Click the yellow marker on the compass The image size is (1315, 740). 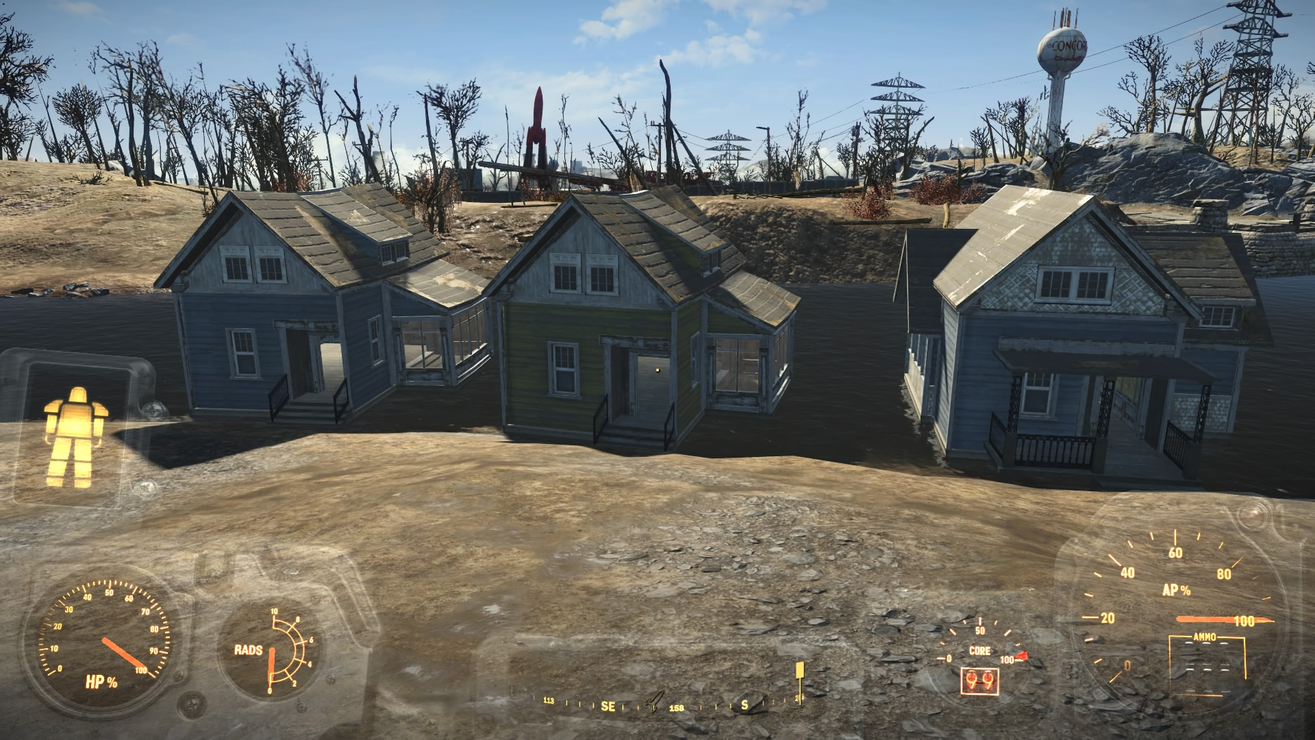(799, 671)
